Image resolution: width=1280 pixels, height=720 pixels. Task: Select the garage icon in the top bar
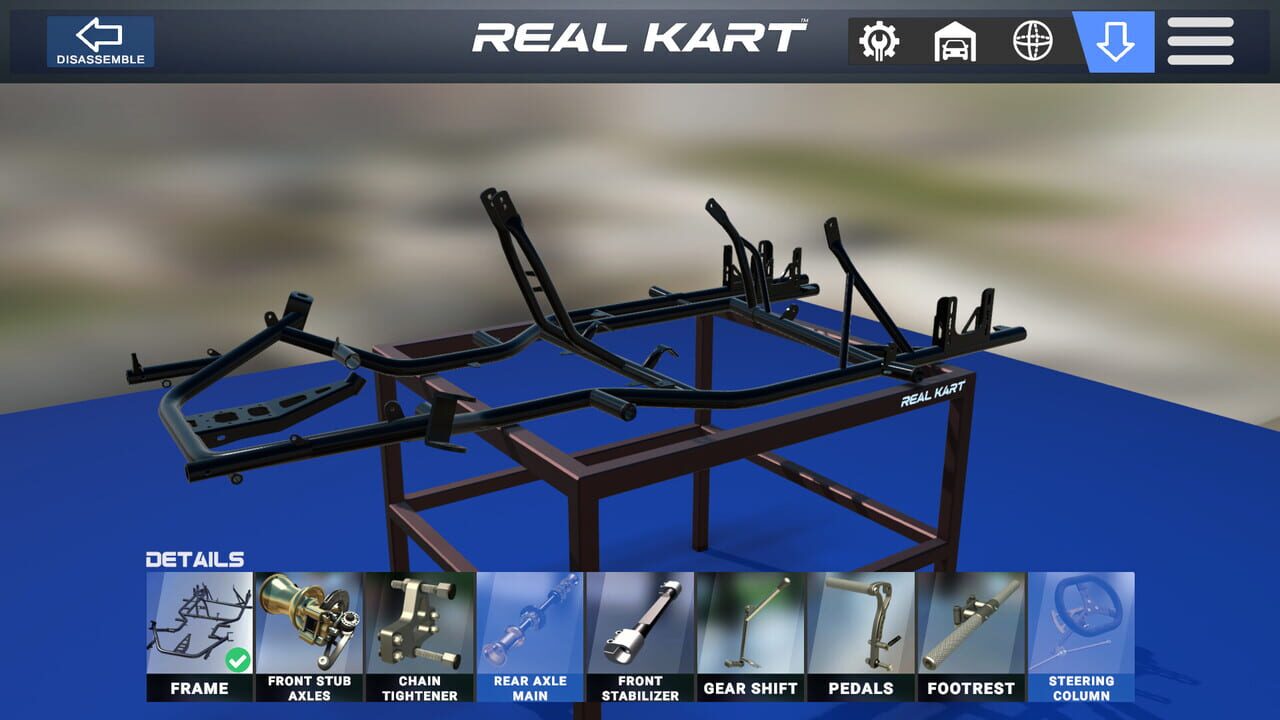pos(953,41)
